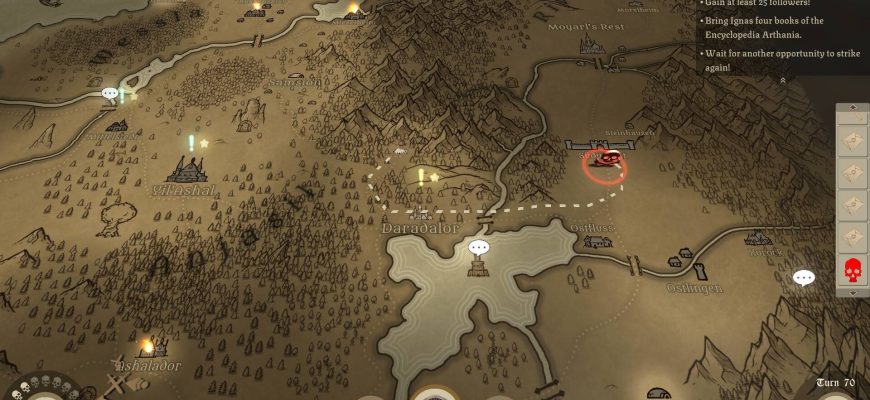Open the skull cluster icon in the corner
Image resolution: width=870 pixels, height=400 pixels.
40,388
